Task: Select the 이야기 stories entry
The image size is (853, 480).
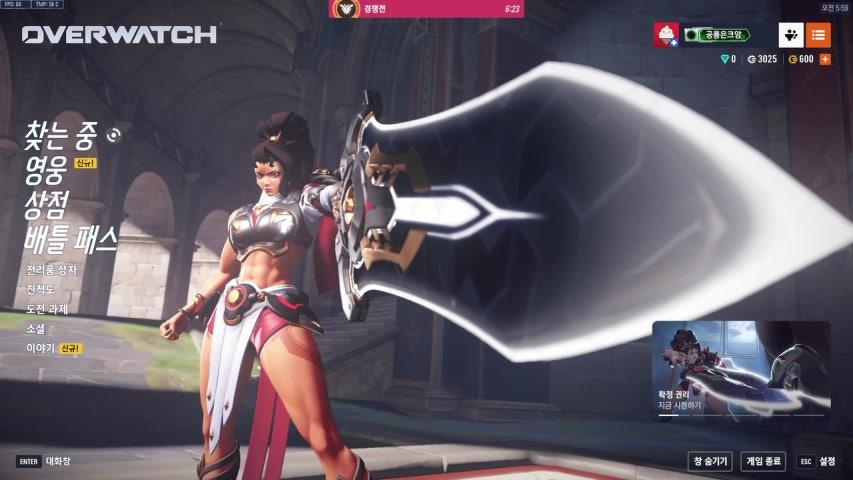Action: coord(41,348)
